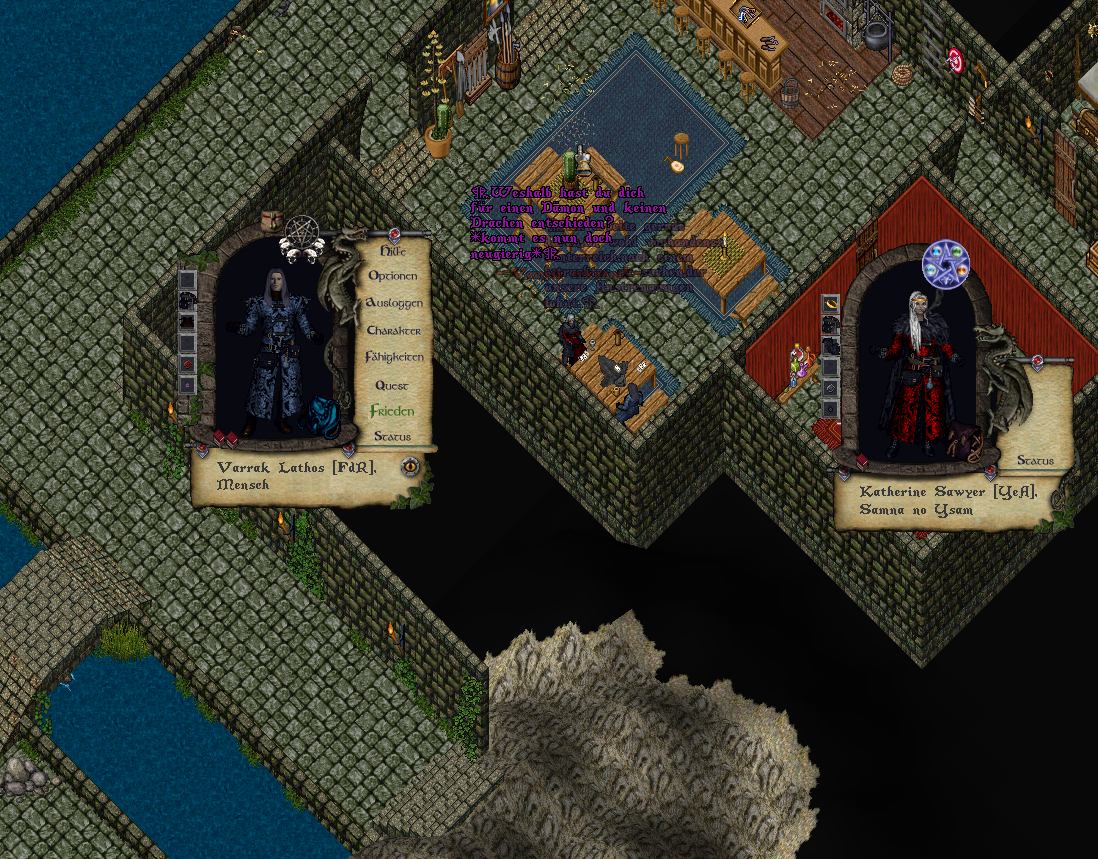Toggle the green Frieden mode
Image resolution: width=1098 pixels, height=859 pixels.
tap(392, 411)
